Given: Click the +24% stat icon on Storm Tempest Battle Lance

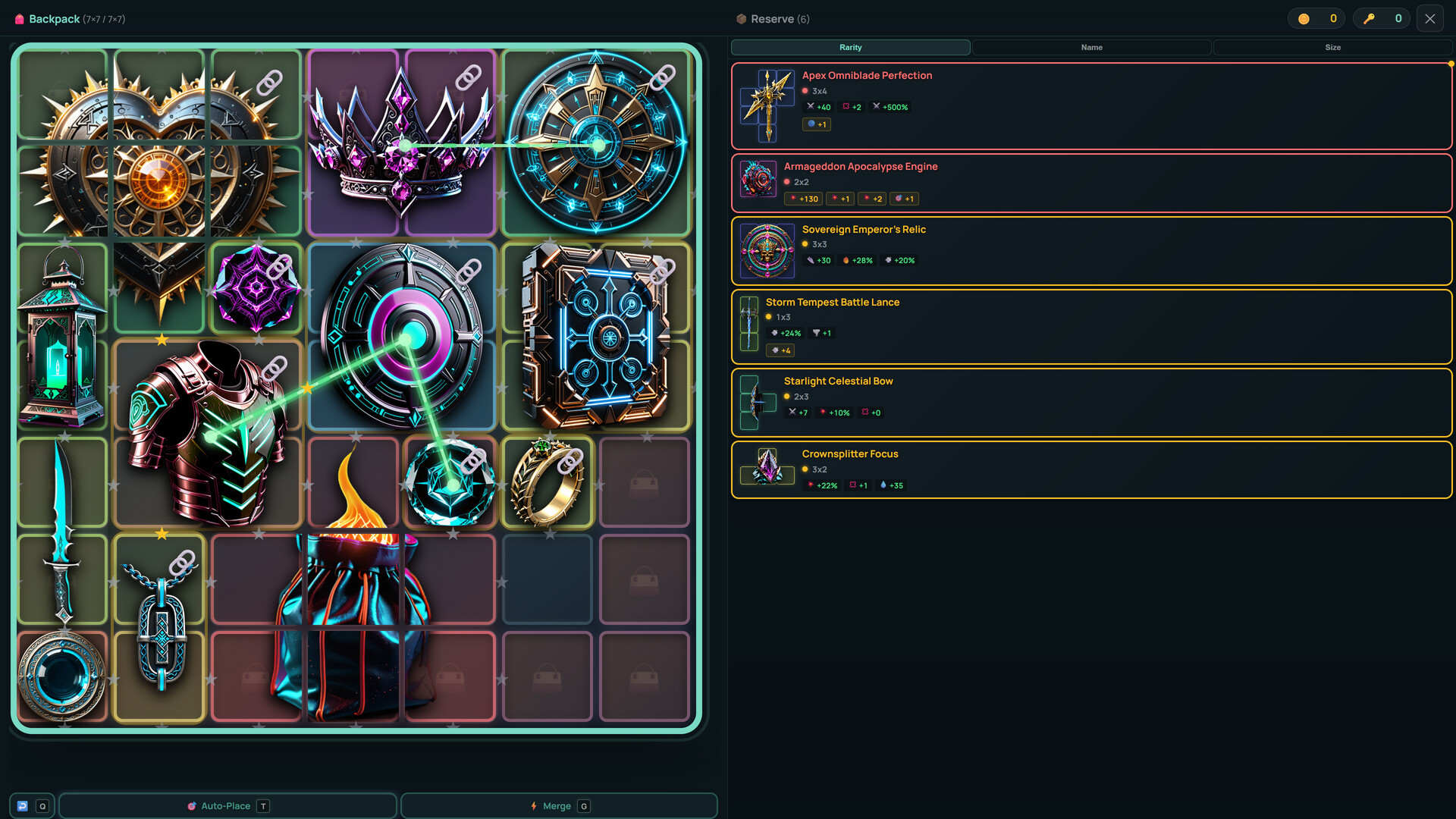Looking at the screenshot, I should point(774,333).
